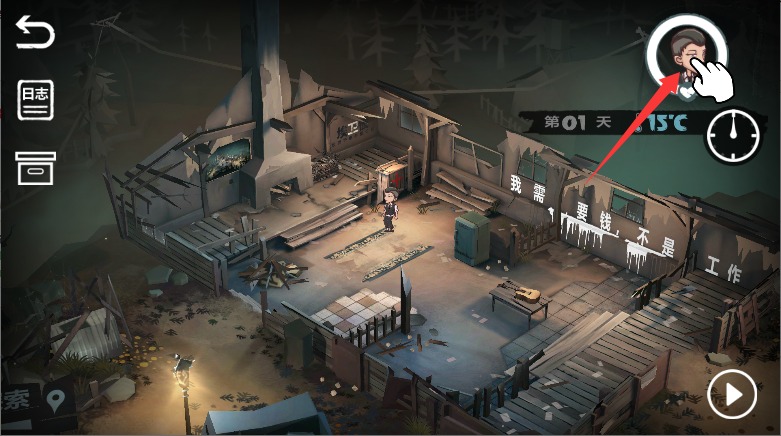
Task: Open the clock time panel
Action: 733,134
